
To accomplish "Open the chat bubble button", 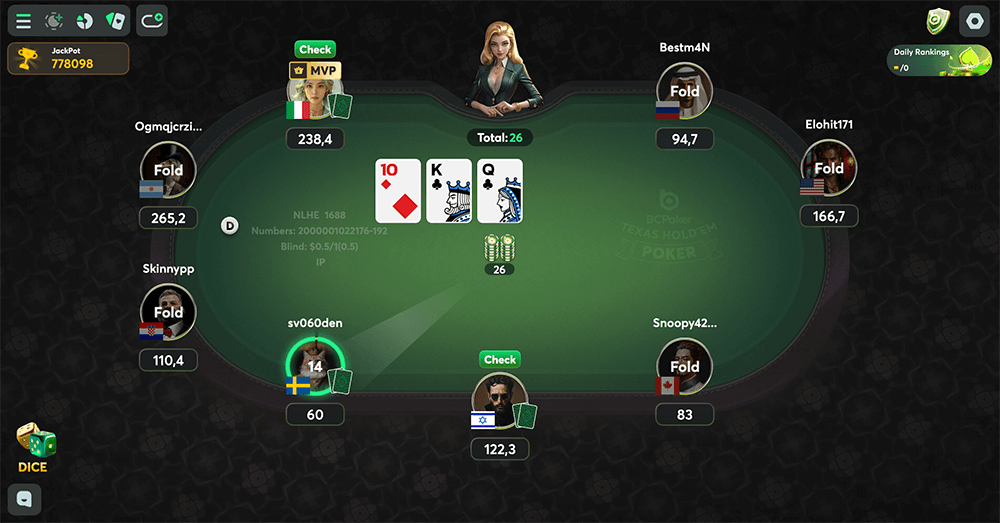I will pyautogui.click(x=24, y=498).
